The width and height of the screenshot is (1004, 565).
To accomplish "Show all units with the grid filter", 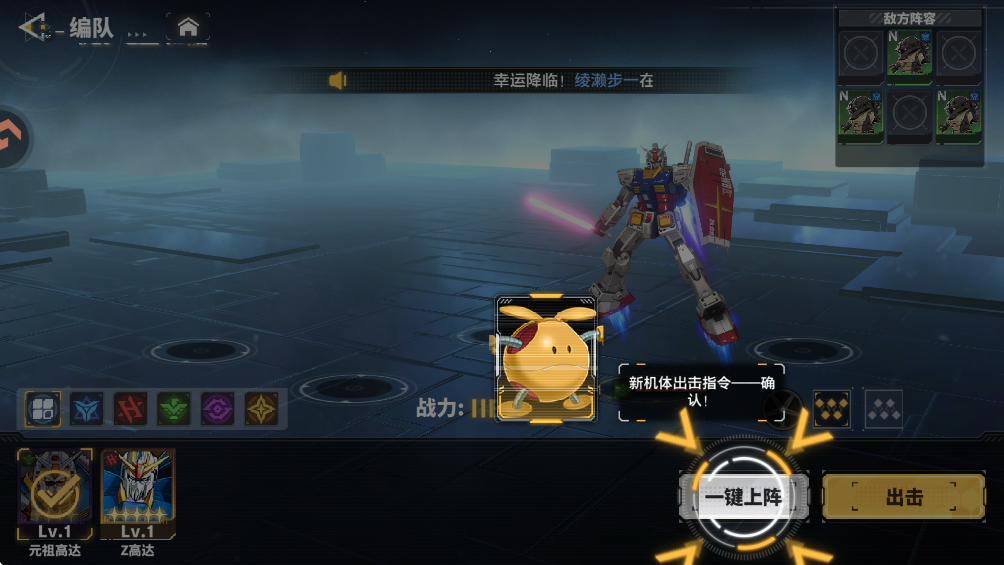I will click(43, 408).
